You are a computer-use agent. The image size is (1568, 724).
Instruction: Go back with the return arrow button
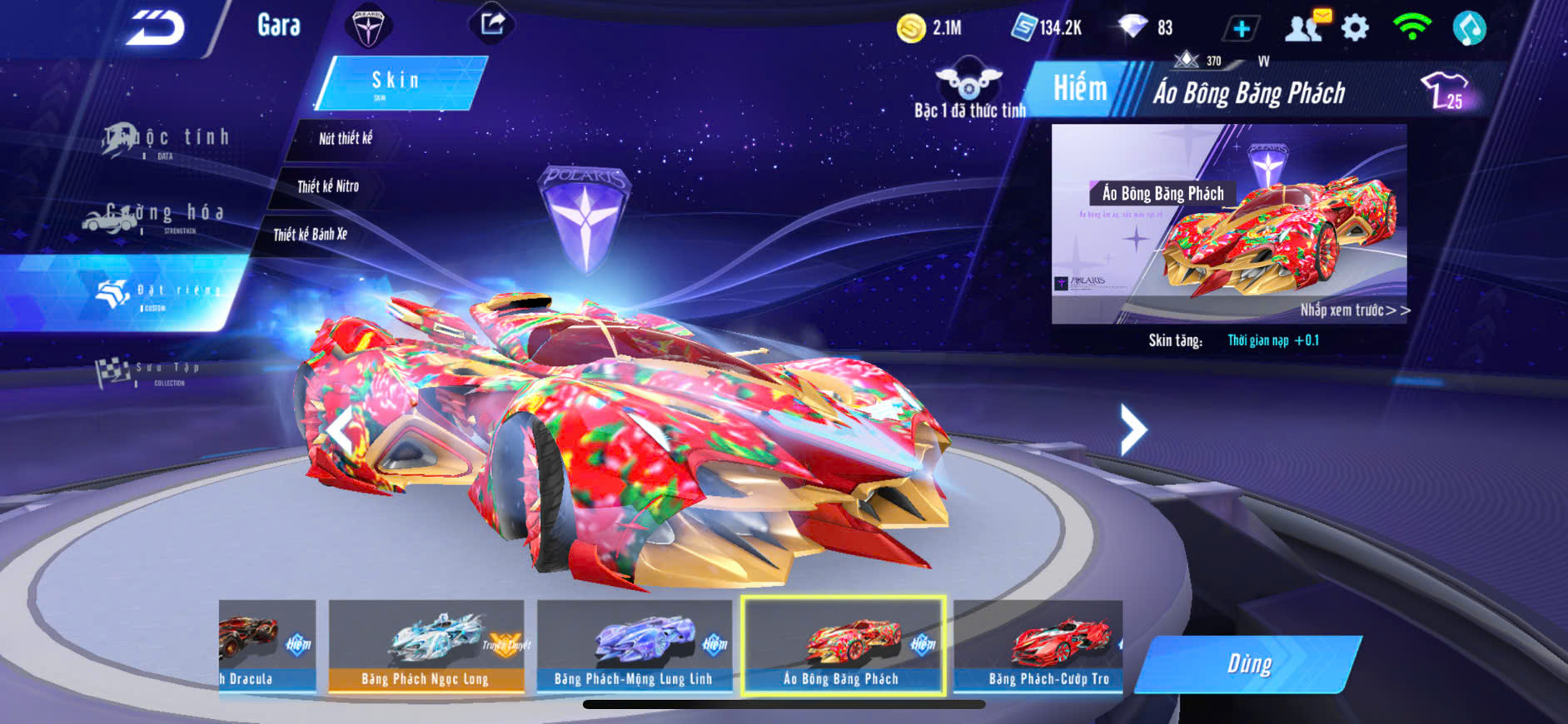coord(156,29)
